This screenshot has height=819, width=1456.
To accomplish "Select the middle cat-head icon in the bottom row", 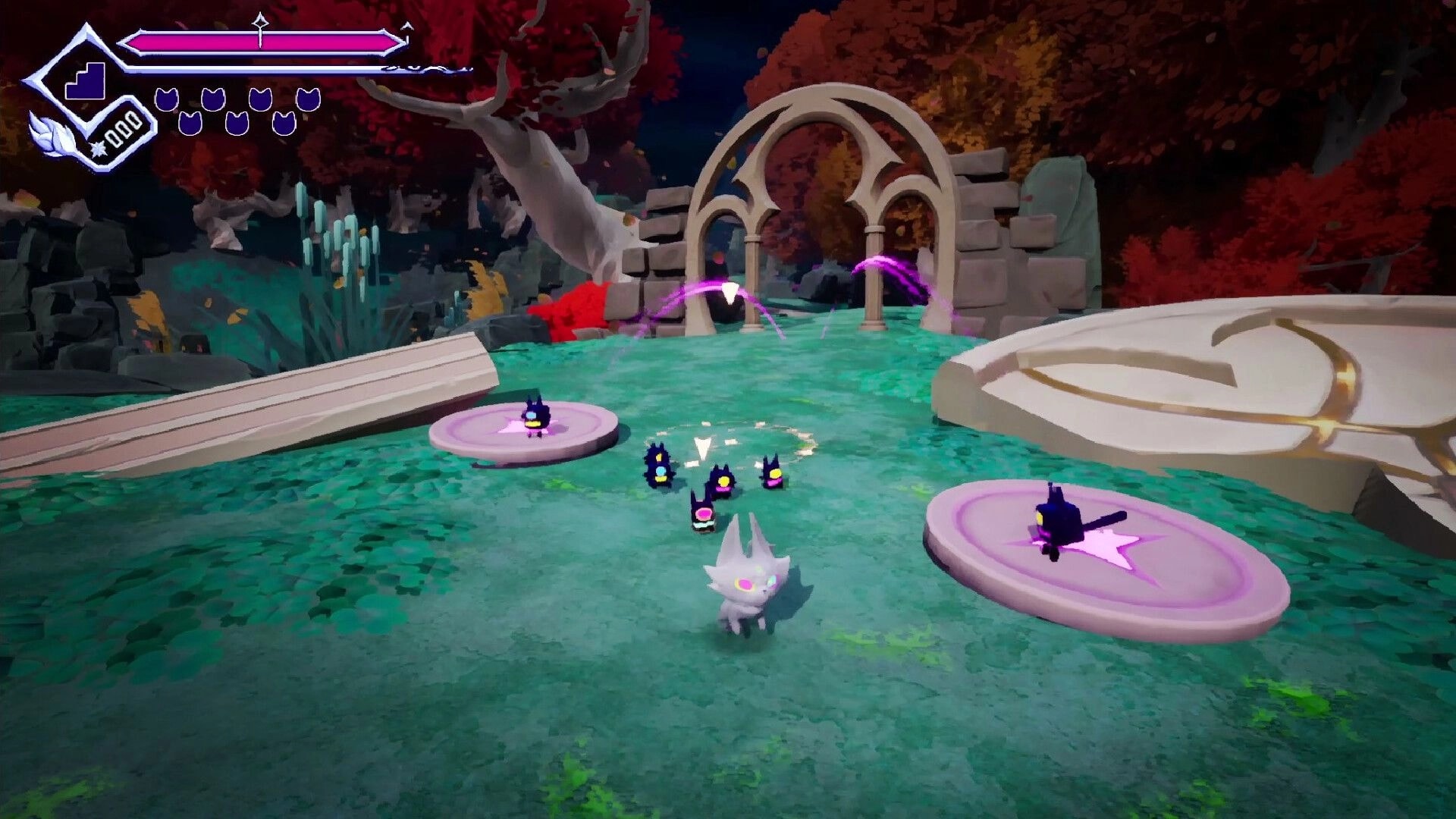I will click(237, 124).
